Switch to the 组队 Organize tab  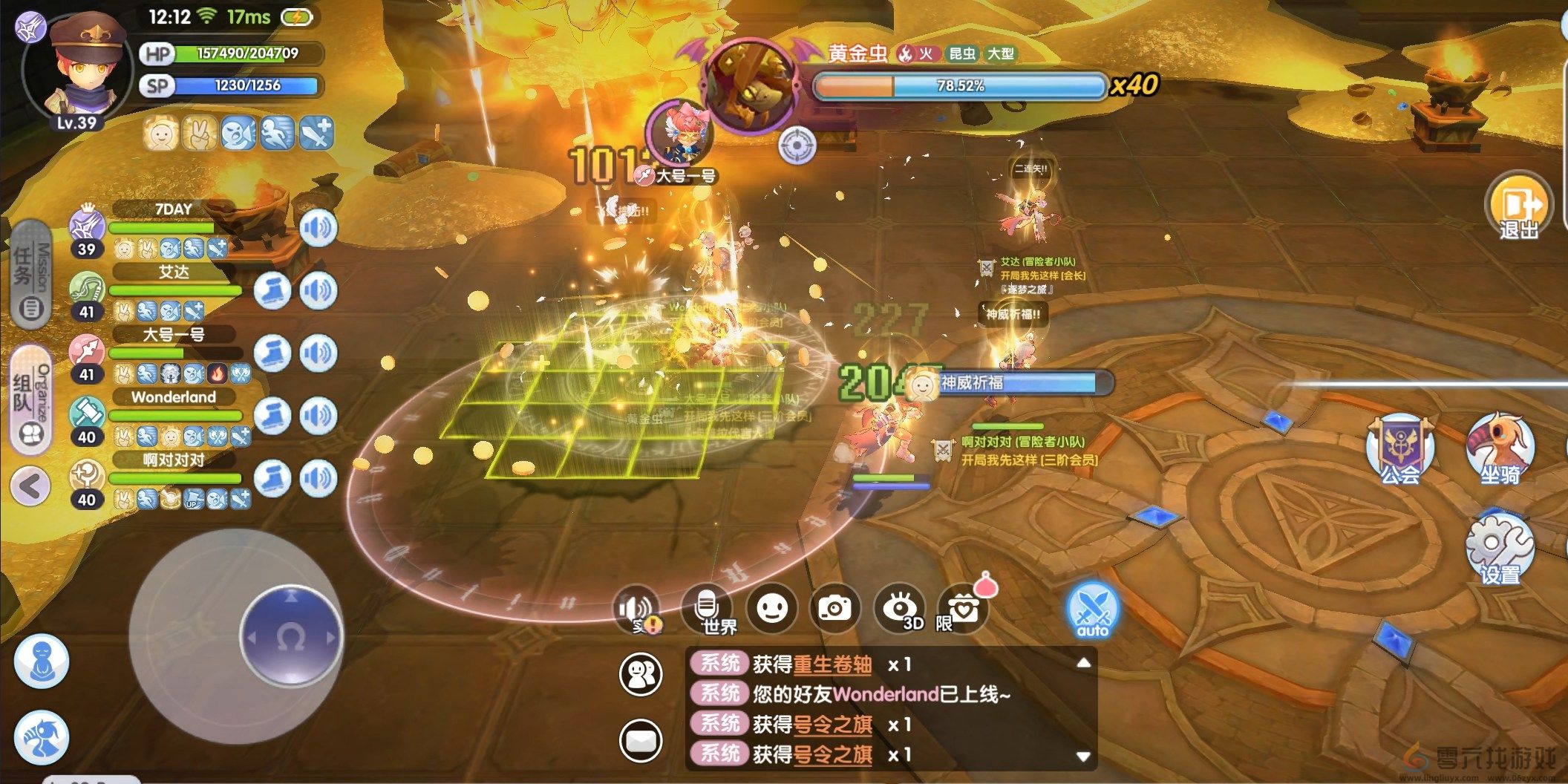click(x=31, y=399)
